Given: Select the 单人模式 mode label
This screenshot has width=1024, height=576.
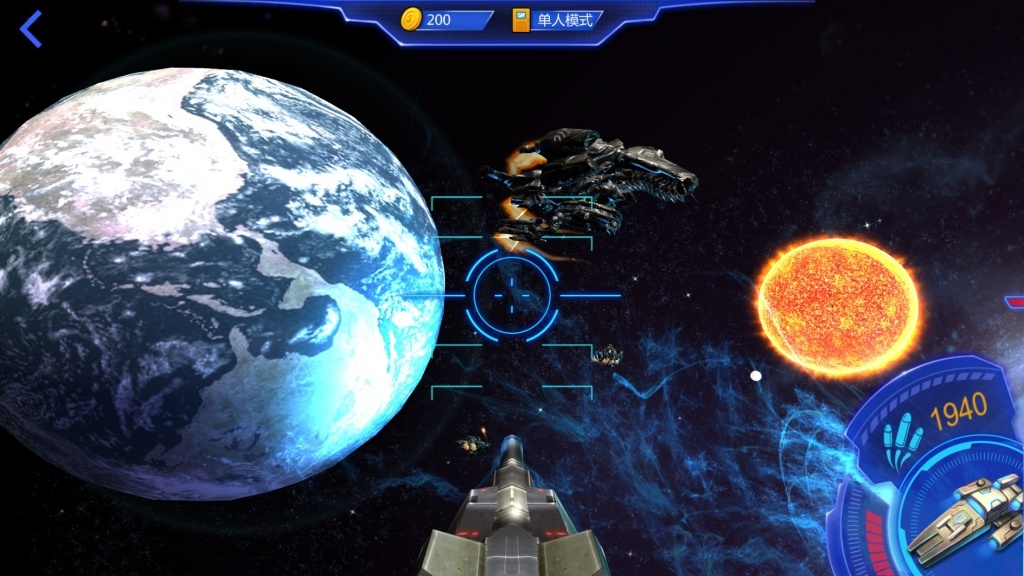Looking at the screenshot, I should pyautogui.click(x=563, y=20).
